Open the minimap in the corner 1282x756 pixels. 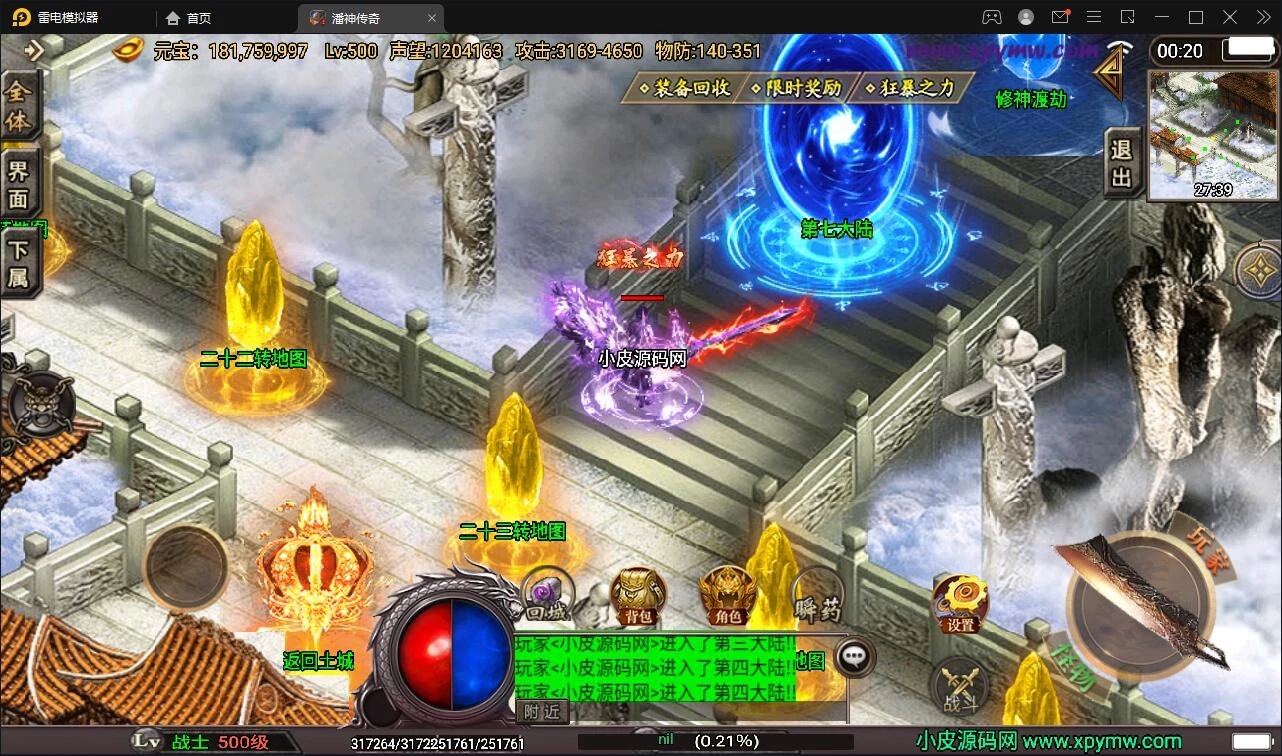point(1213,135)
